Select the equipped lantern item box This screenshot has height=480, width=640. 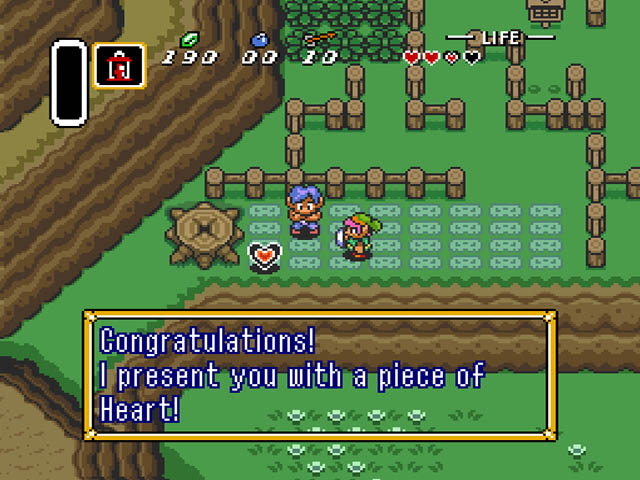coord(119,65)
